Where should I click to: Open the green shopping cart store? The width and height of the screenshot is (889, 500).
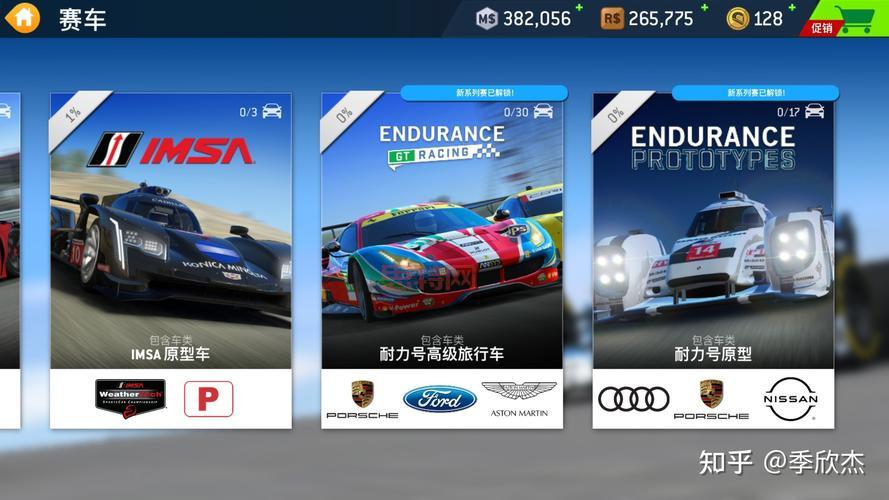point(853,18)
